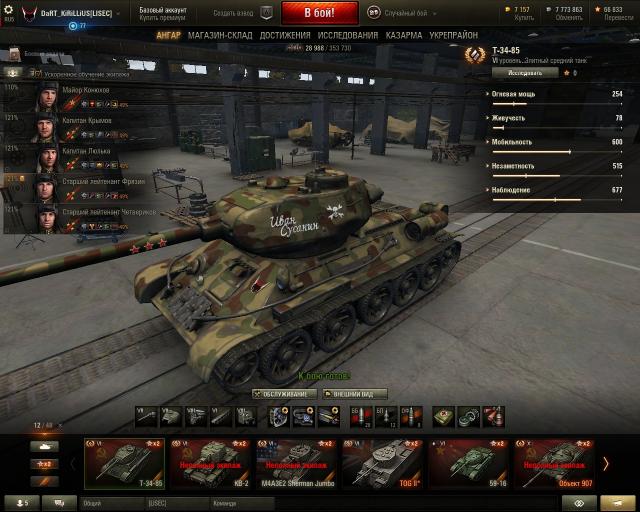
Task: Open the «Внешний вид» appearance button
Action: 353,394
